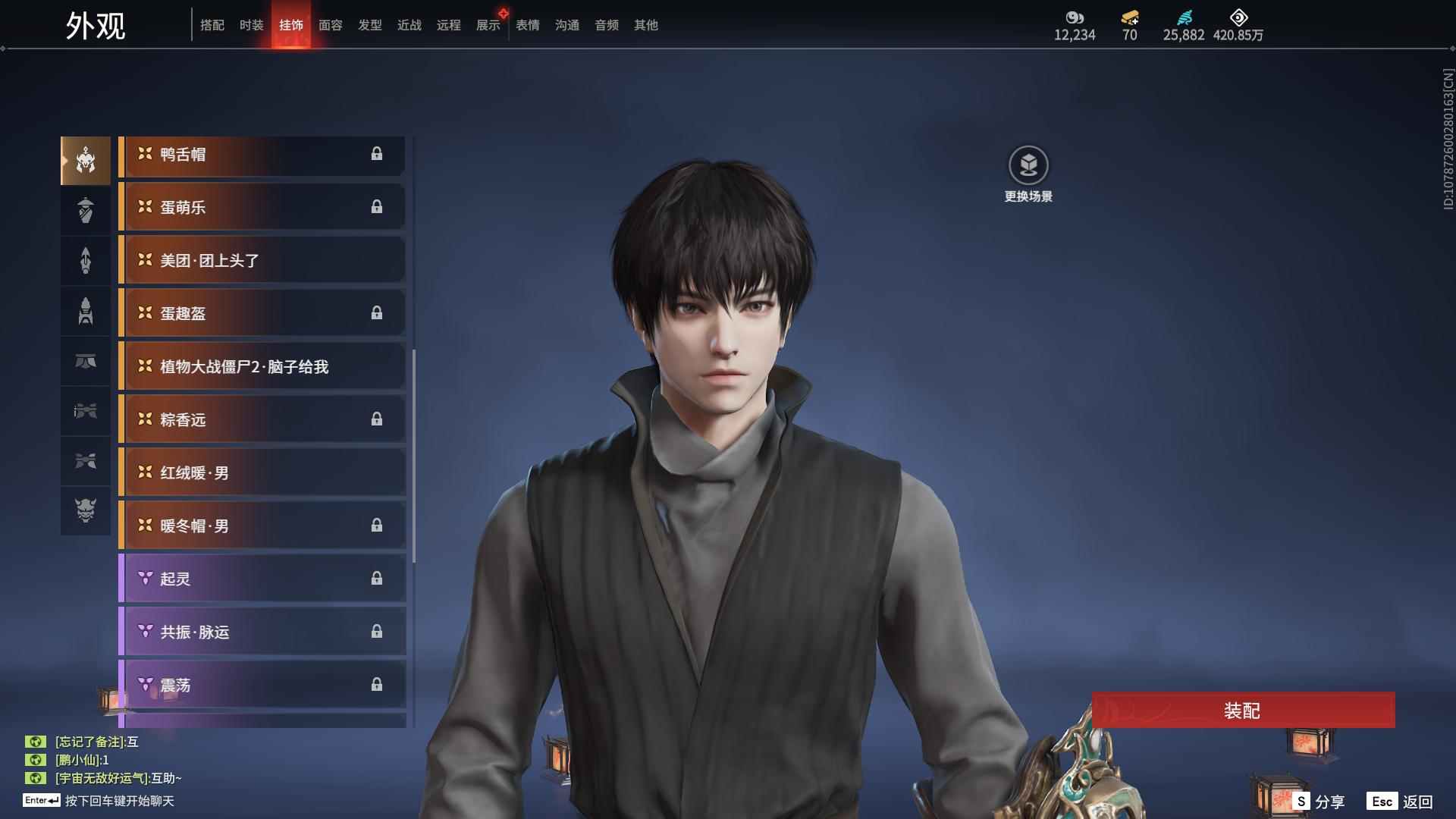Click the chat prompt 按下回车键开始聊天

pos(119,801)
